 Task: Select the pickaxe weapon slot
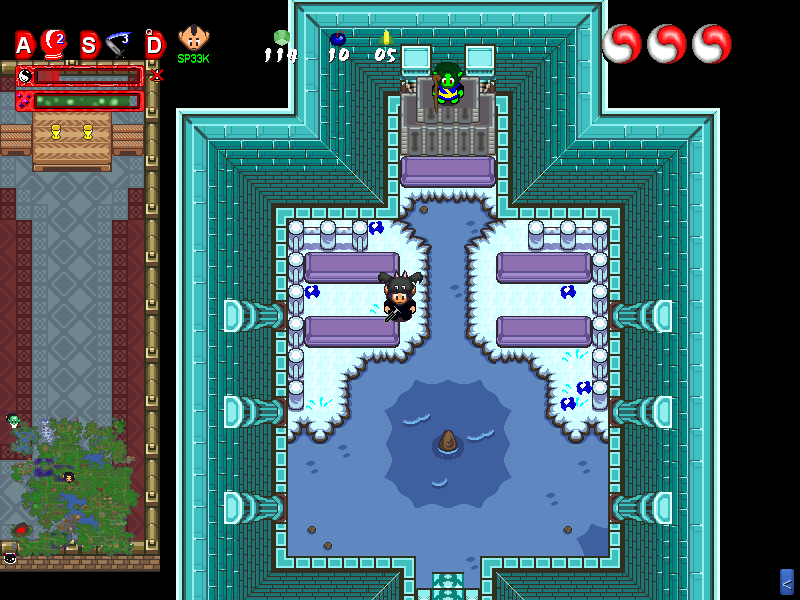(x=120, y=43)
